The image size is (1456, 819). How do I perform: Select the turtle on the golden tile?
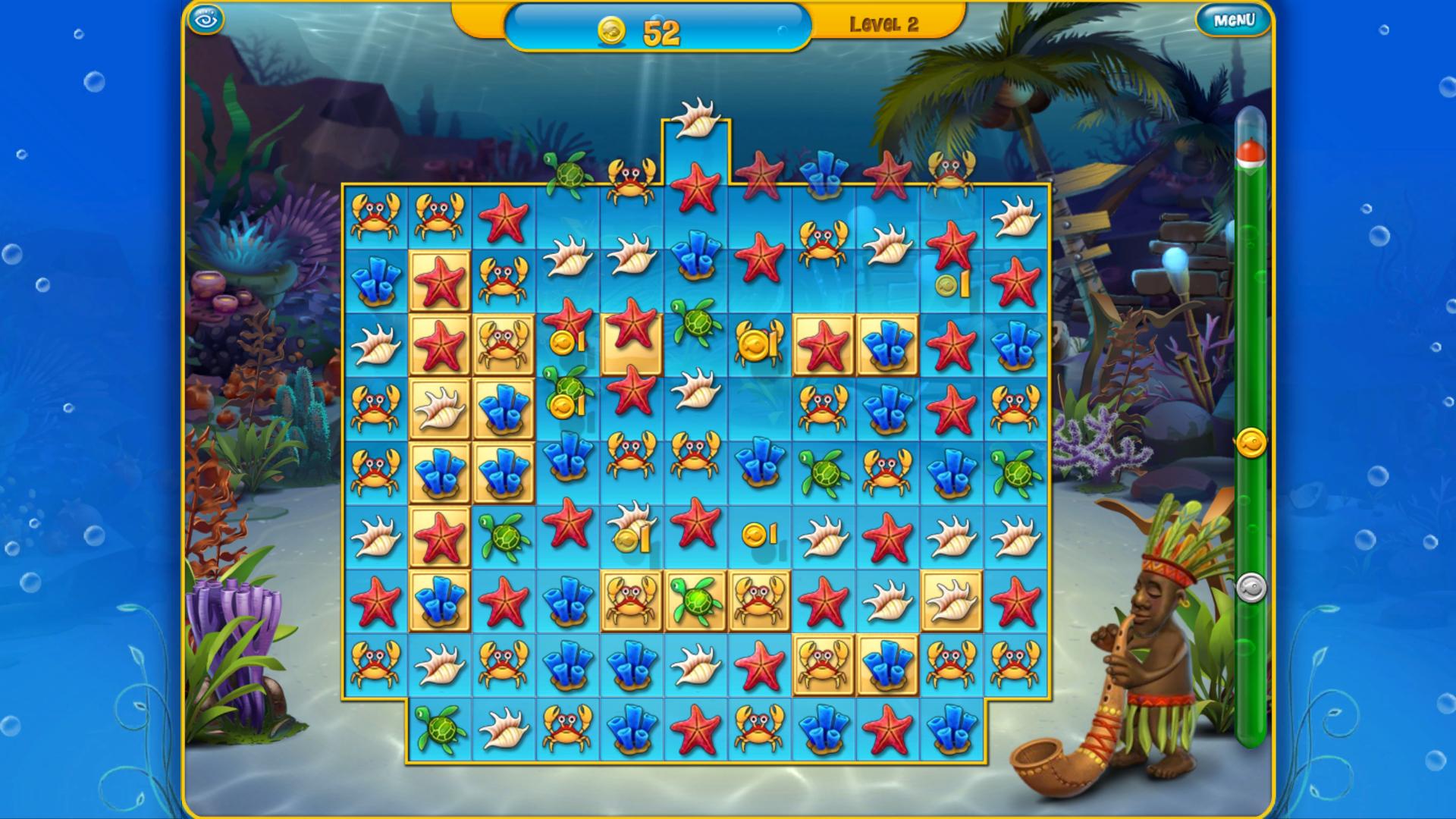pos(695,601)
